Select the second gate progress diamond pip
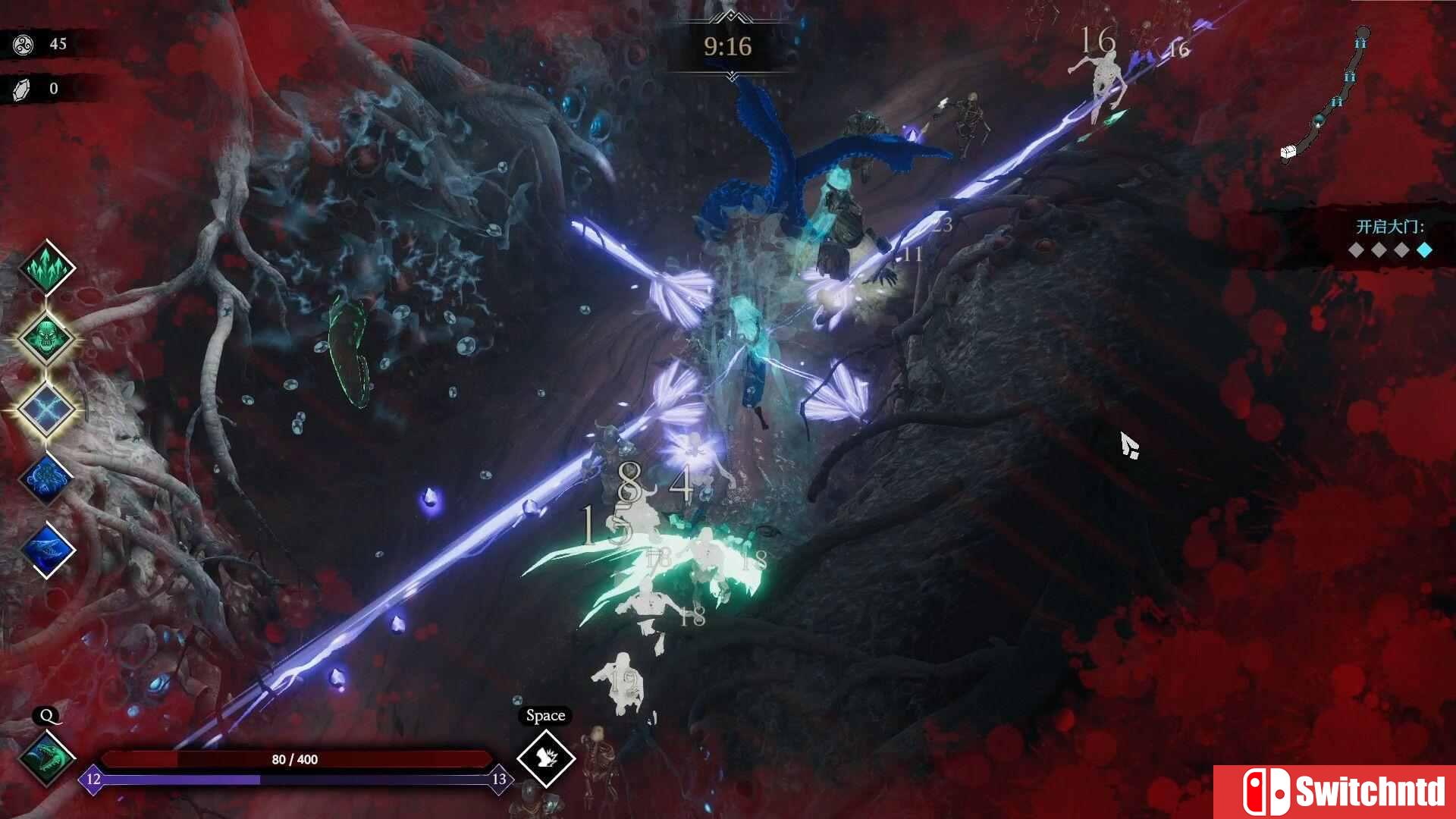The height and width of the screenshot is (819, 1456). click(1379, 250)
